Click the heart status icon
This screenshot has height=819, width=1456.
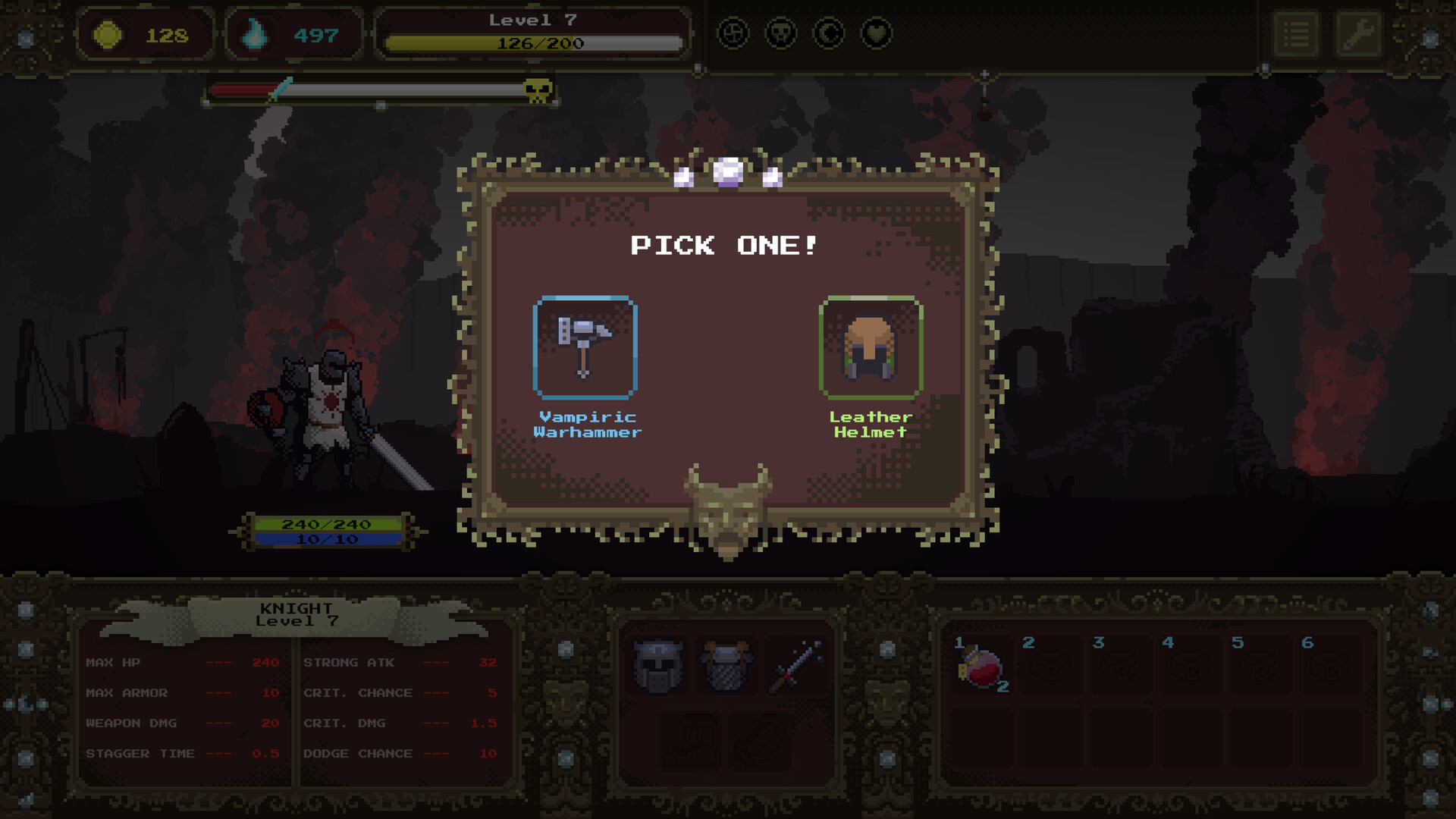click(x=876, y=33)
